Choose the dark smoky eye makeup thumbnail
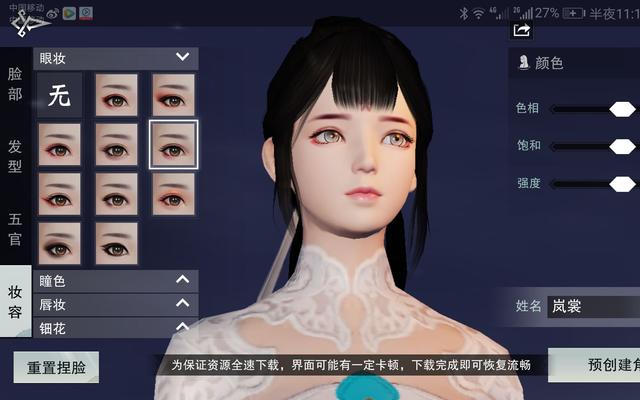The image size is (640, 400). click(x=59, y=243)
